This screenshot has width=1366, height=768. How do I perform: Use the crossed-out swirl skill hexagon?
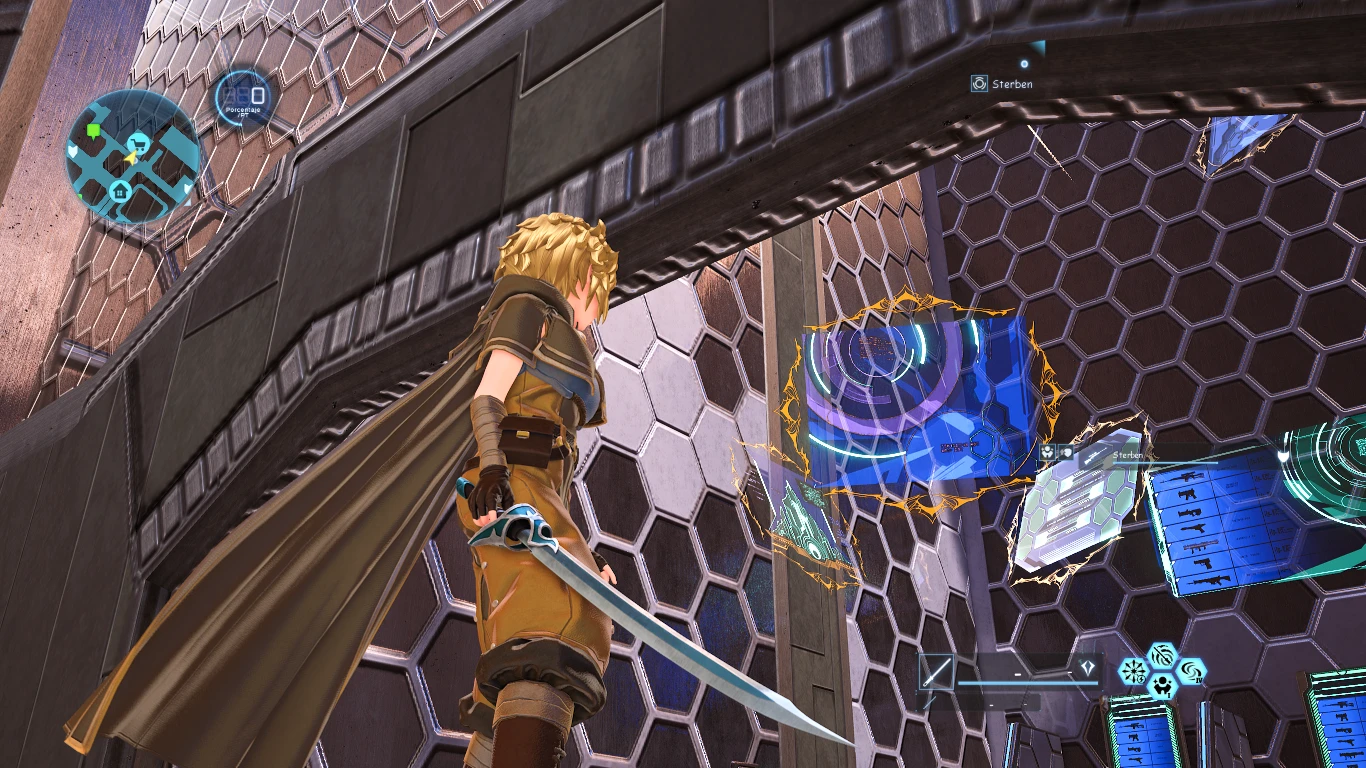(x=1162, y=657)
